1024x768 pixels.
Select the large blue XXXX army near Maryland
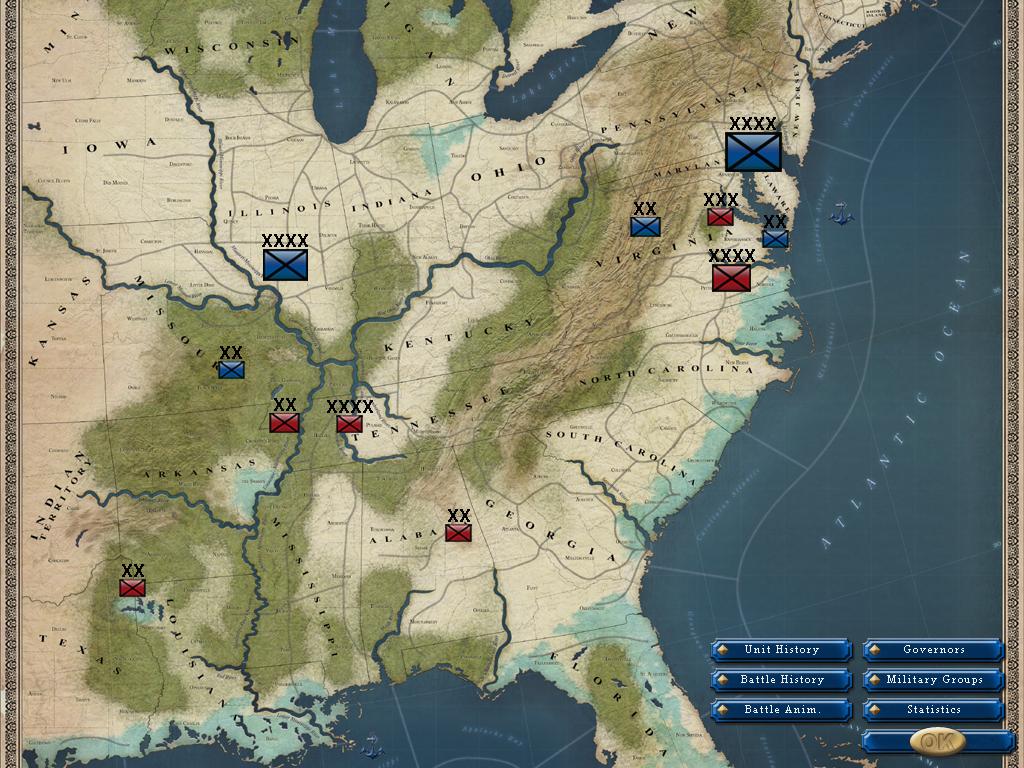click(x=753, y=151)
